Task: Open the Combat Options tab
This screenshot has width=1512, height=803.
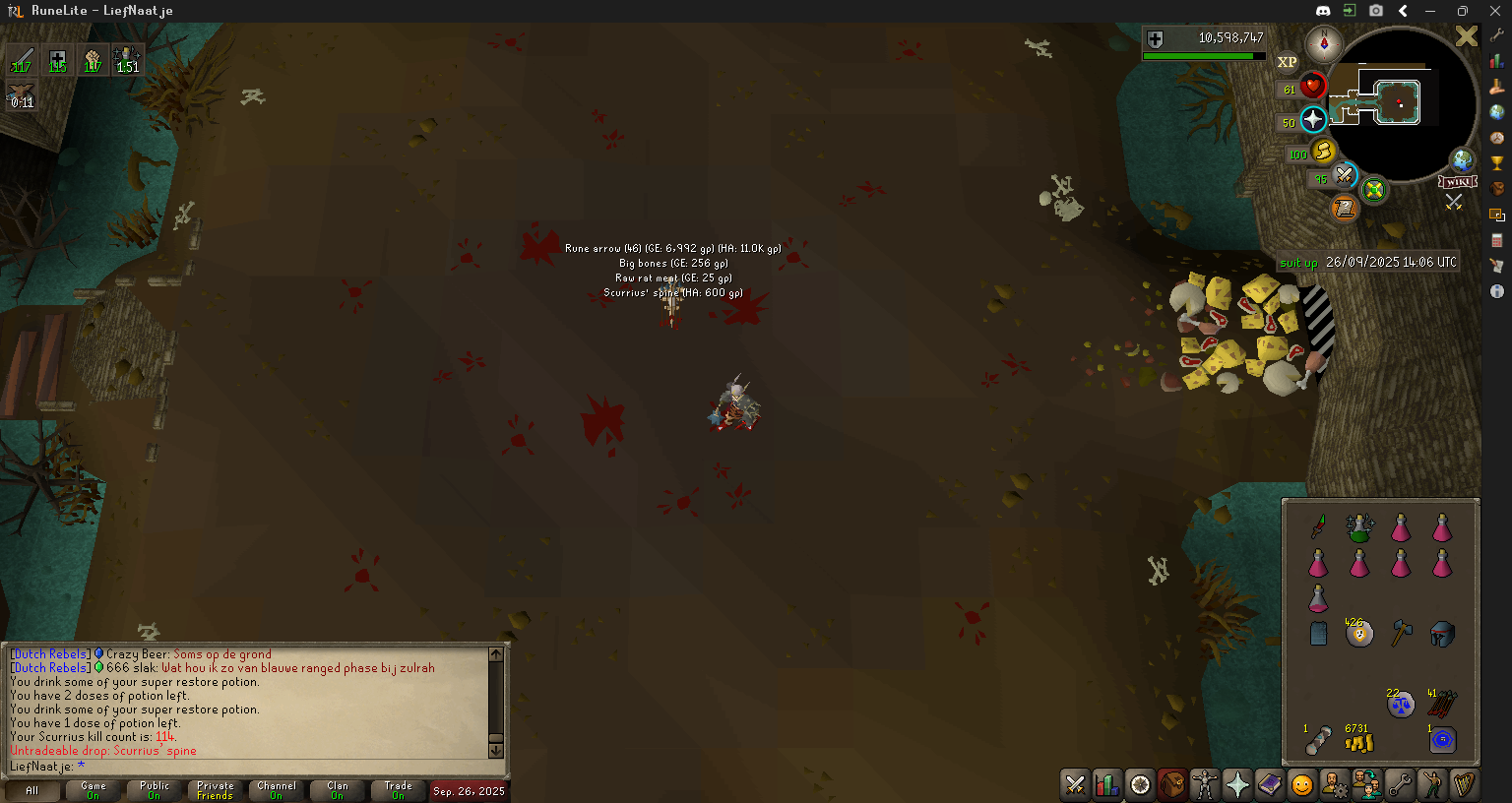Action: 1075,784
